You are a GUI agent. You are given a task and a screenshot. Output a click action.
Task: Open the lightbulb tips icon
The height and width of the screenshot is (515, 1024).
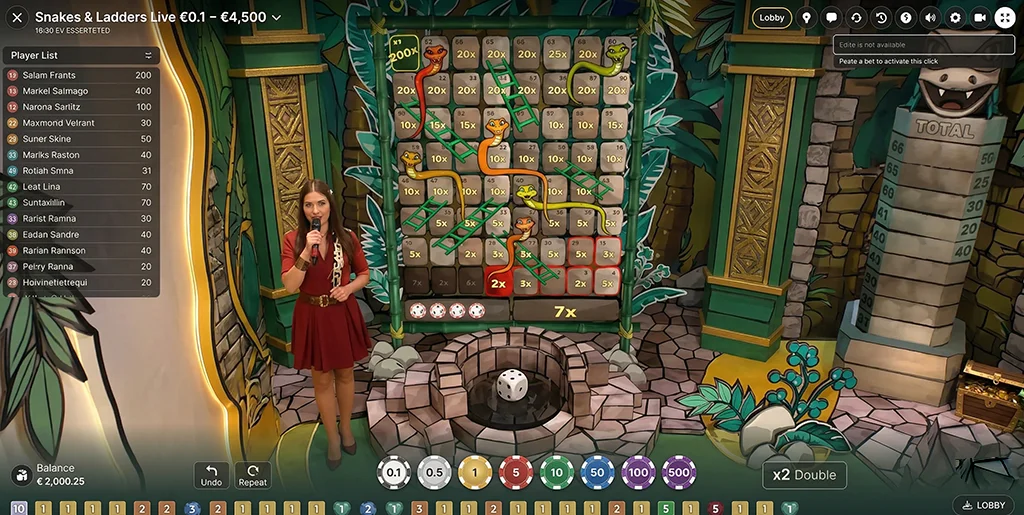pos(806,17)
